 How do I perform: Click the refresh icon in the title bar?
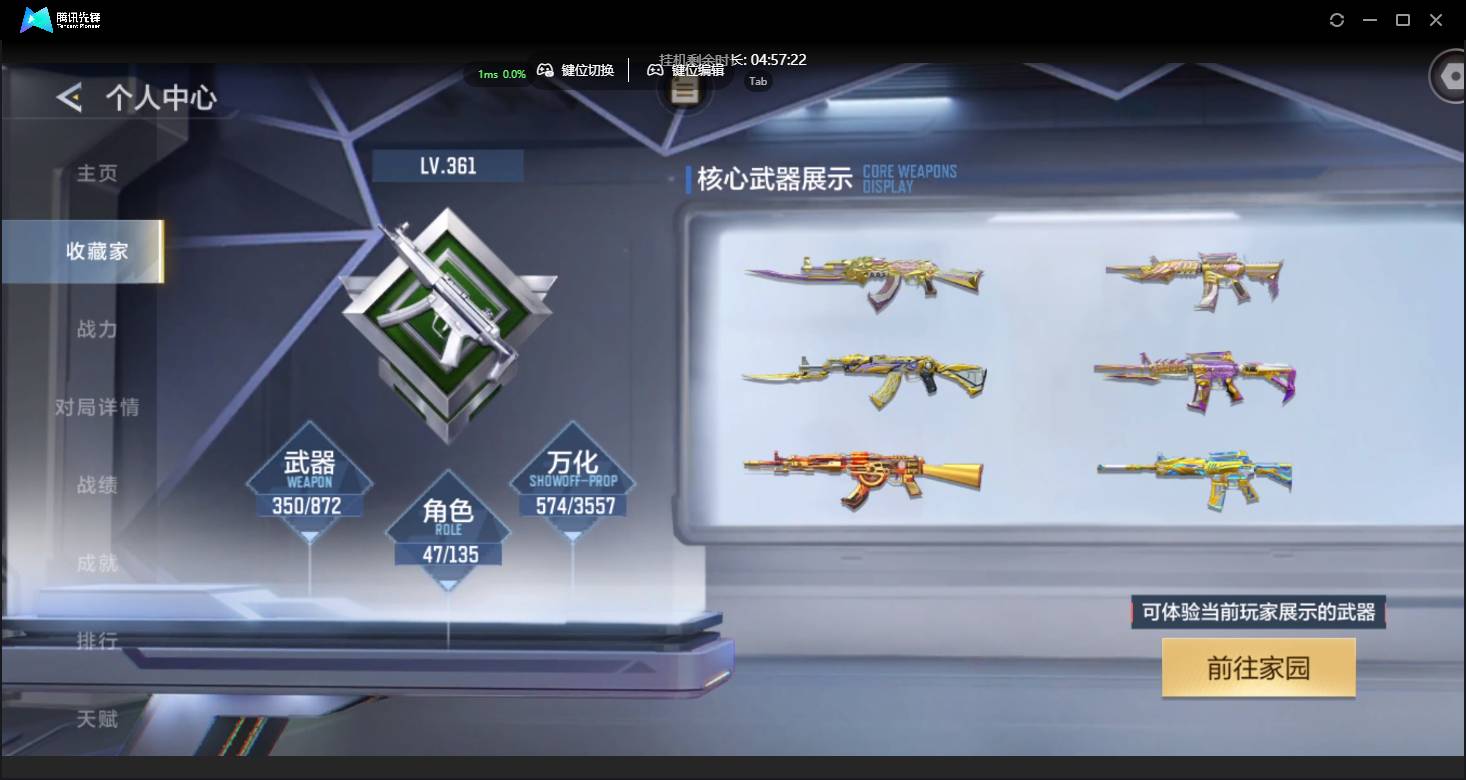pos(1337,19)
